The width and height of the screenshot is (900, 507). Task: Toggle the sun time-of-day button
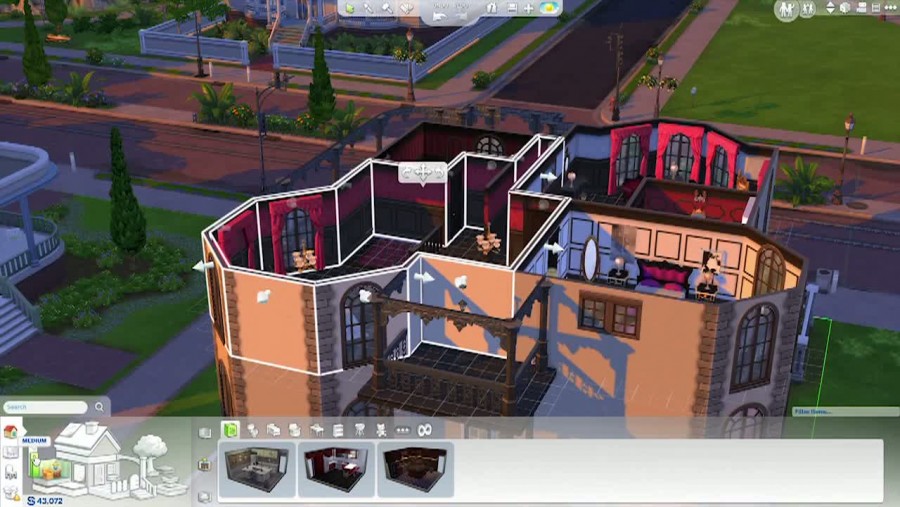coord(549,8)
